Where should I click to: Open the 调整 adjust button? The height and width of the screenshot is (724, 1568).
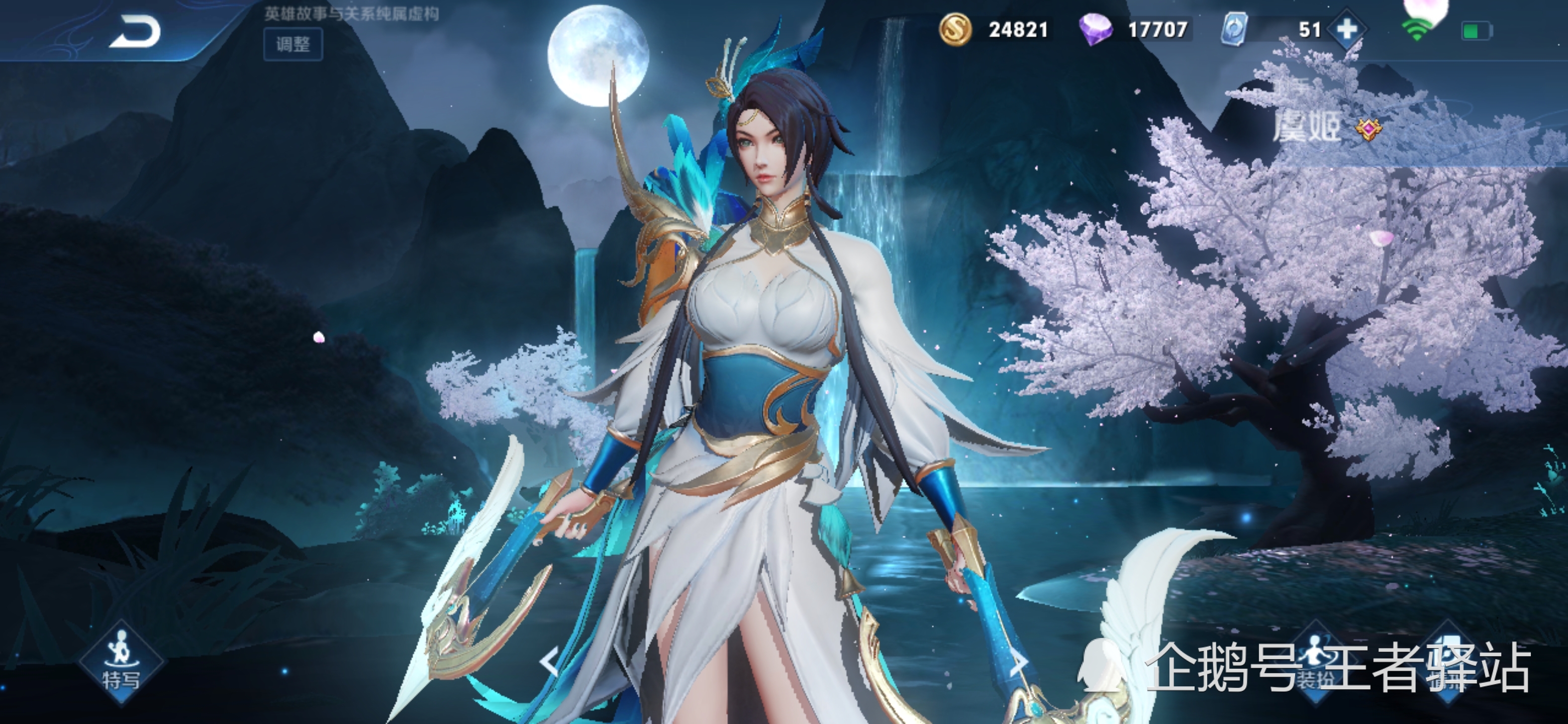point(293,44)
